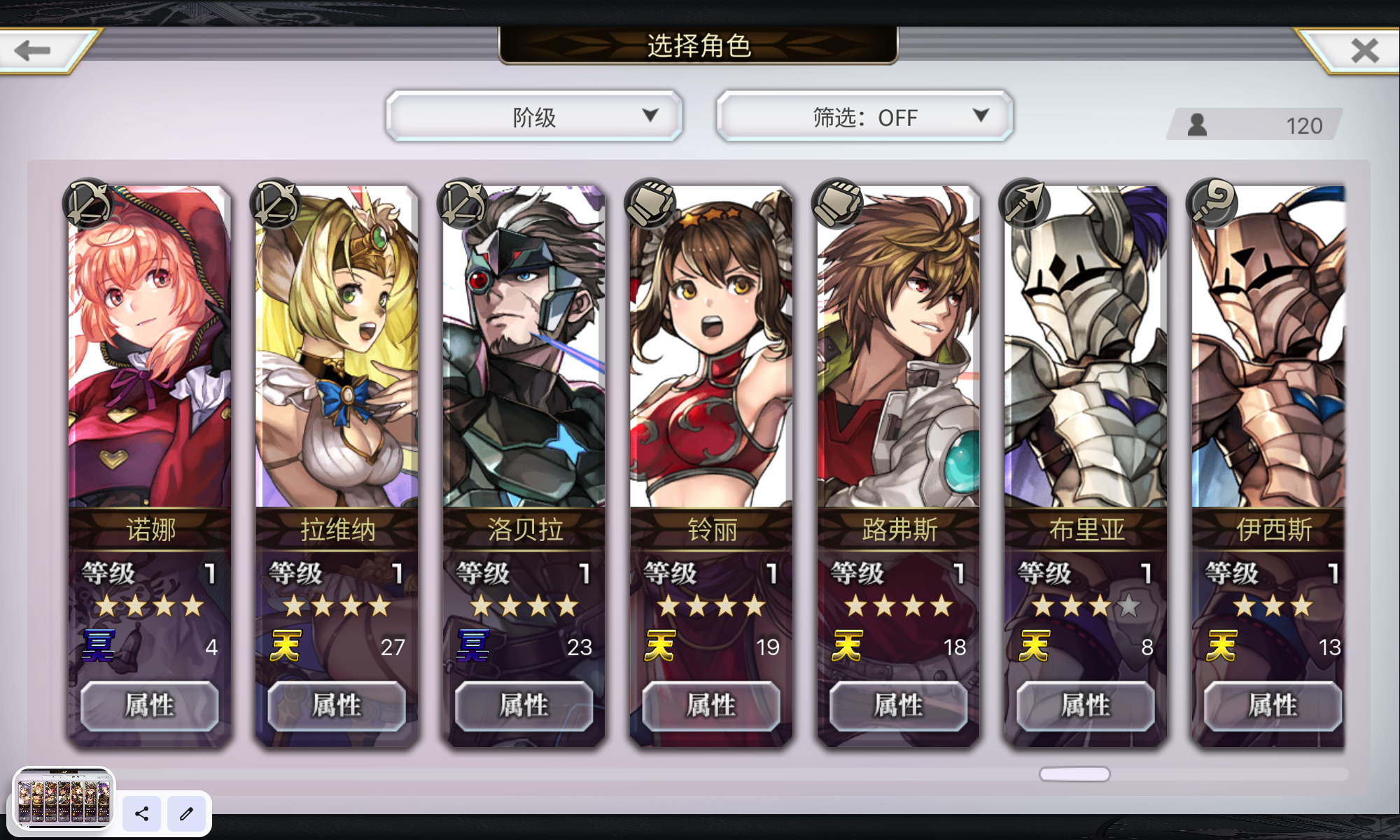Select the bow weapon icon on 诺娜's card
Viewport: 1400px width, 840px height.
[87, 204]
